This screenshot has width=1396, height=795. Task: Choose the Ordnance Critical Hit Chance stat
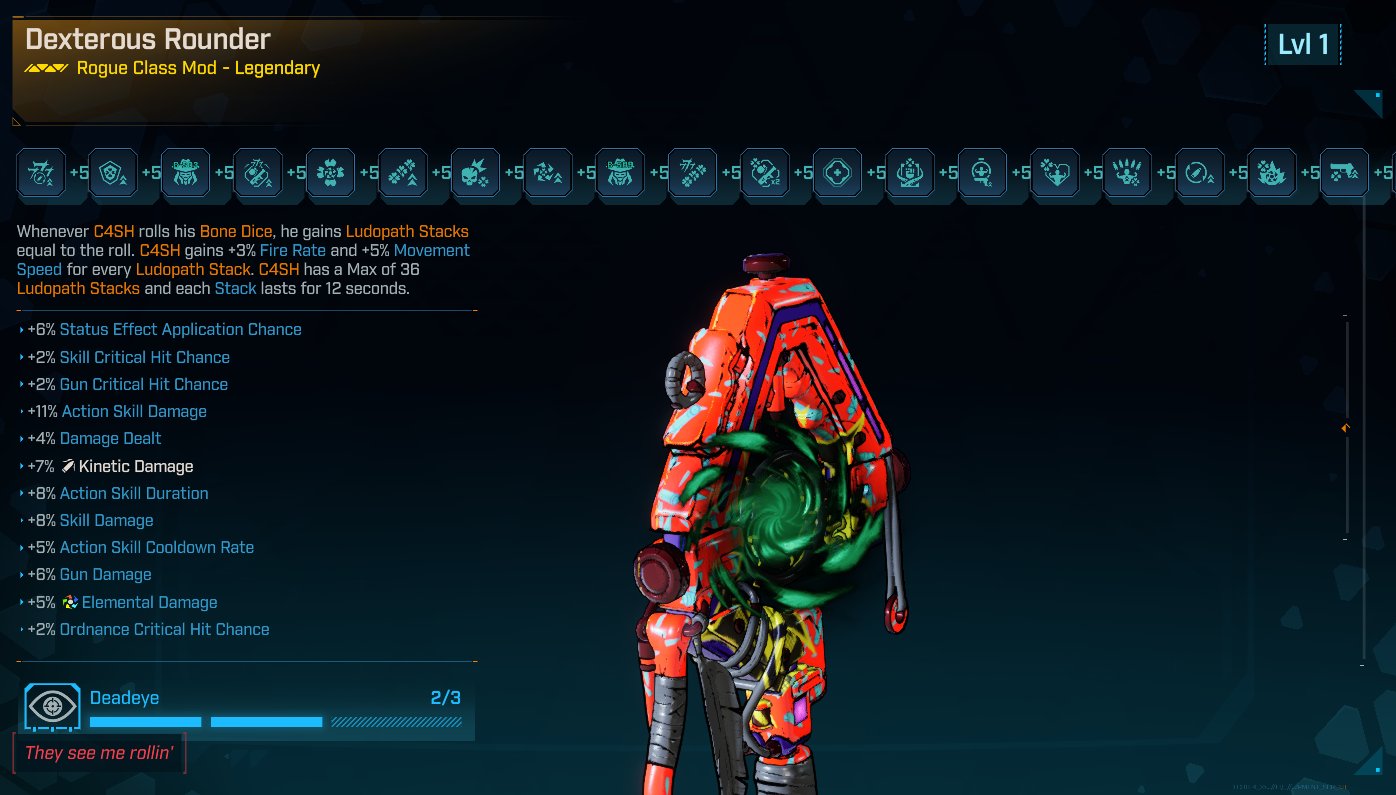coord(164,629)
